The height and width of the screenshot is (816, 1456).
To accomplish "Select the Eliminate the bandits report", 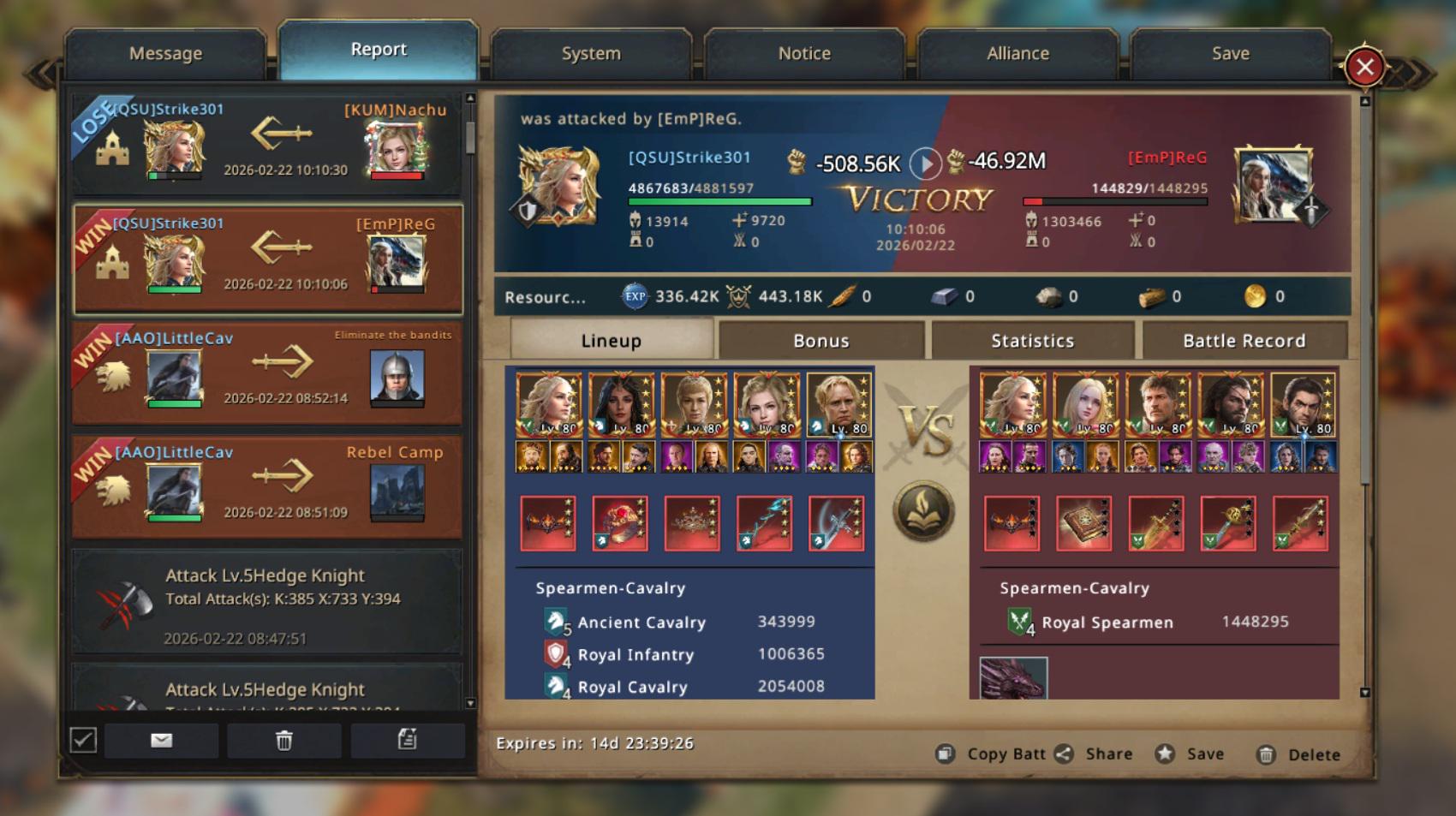I will pyautogui.click(x=267, y=372).
